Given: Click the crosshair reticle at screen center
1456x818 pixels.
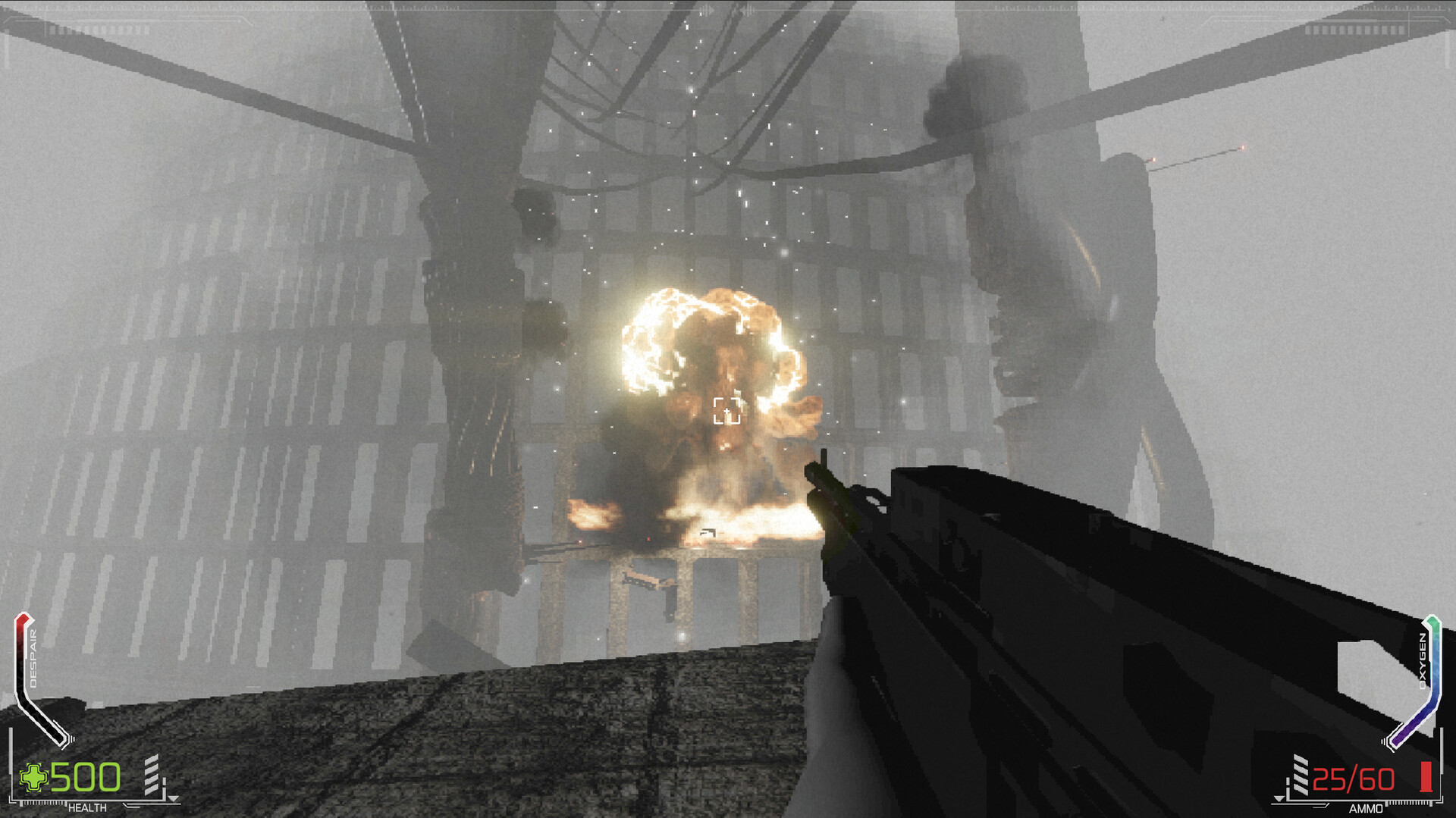Looking at the screenshot, I should (x=726, y=409).
